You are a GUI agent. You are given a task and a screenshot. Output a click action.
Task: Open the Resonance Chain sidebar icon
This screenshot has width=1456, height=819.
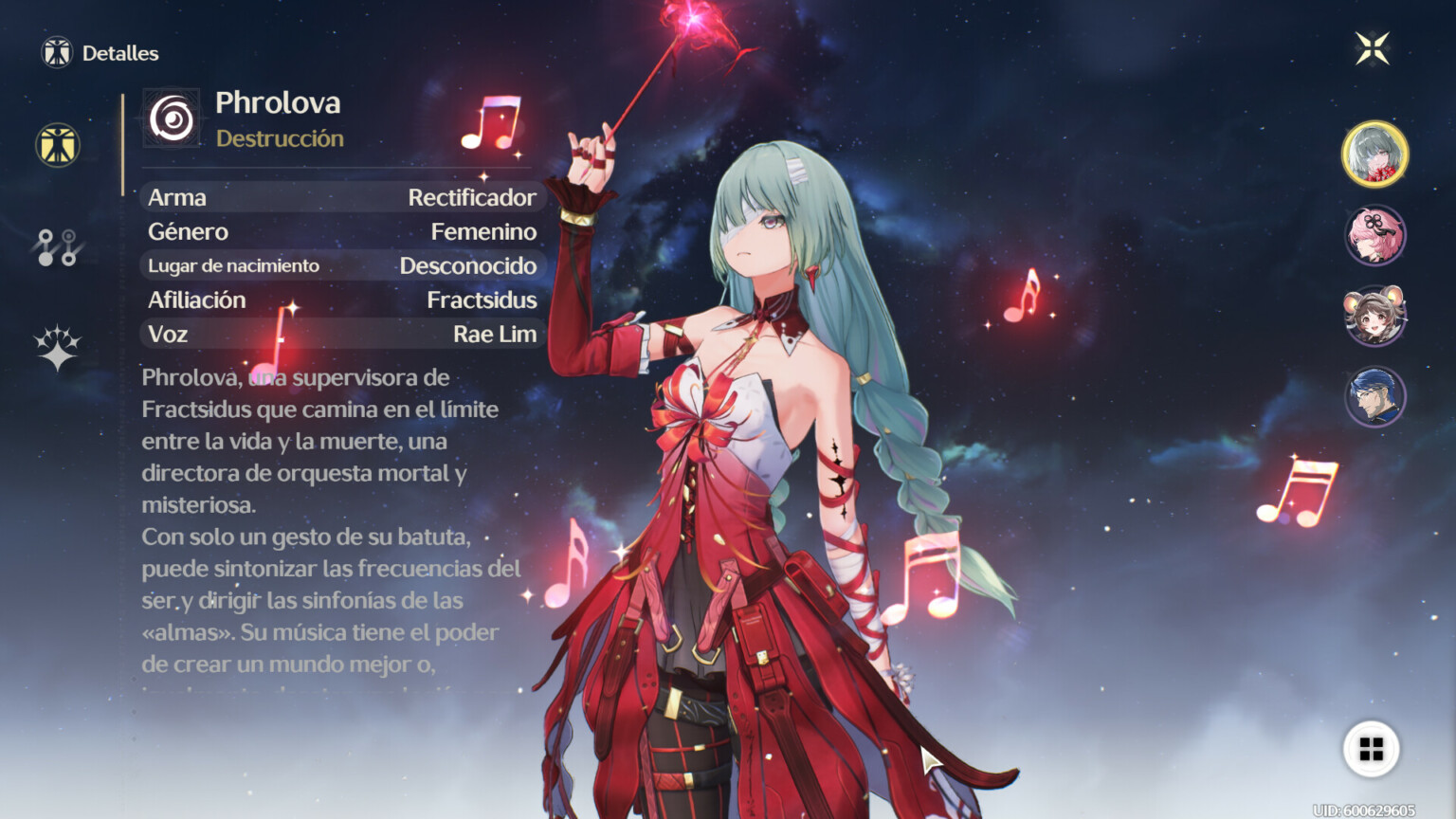[x=57, y=248]
